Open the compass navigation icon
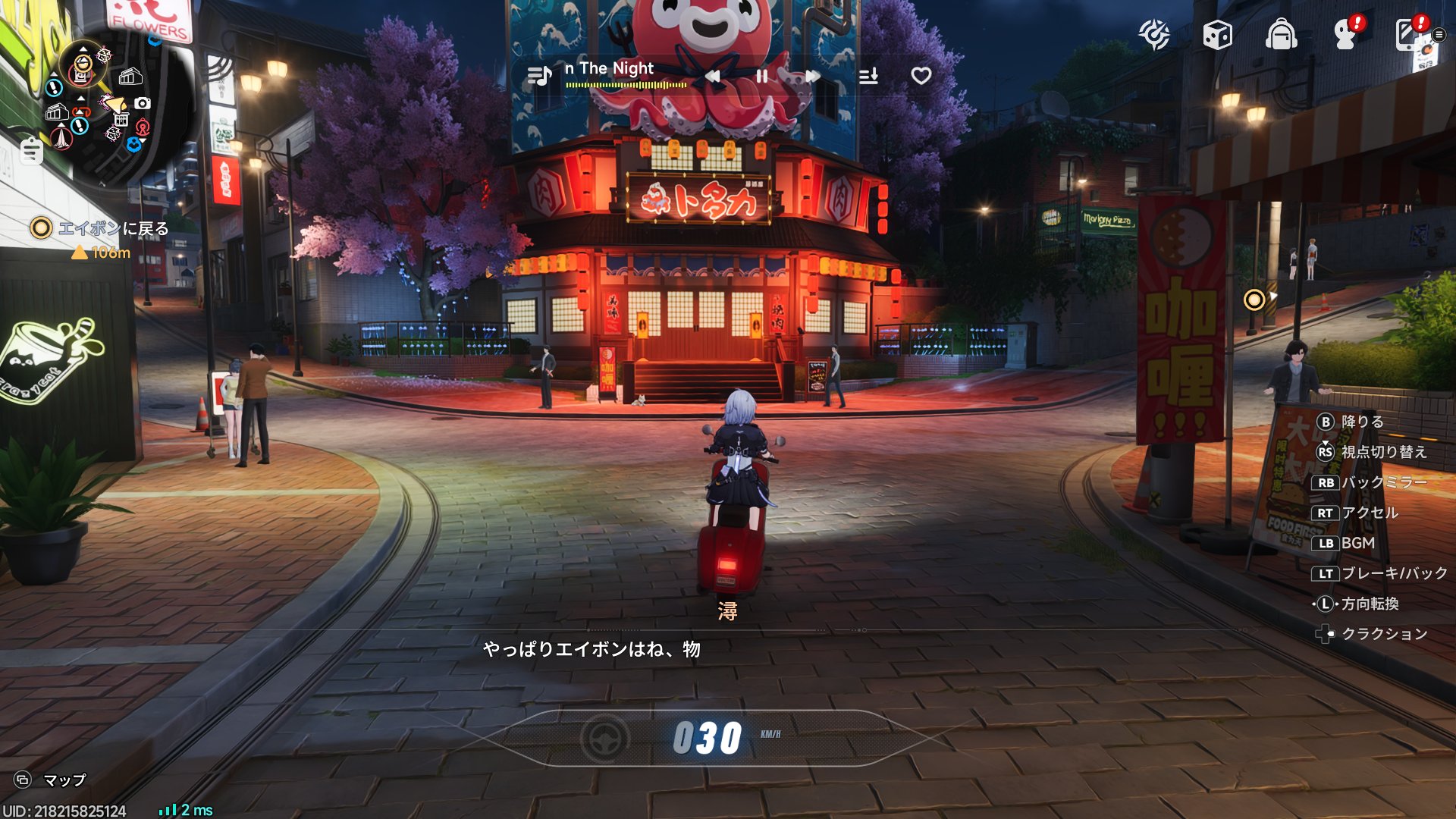Image resolution: width=1456 pixels, height=819 pixels. click(x=1153, y=35)
